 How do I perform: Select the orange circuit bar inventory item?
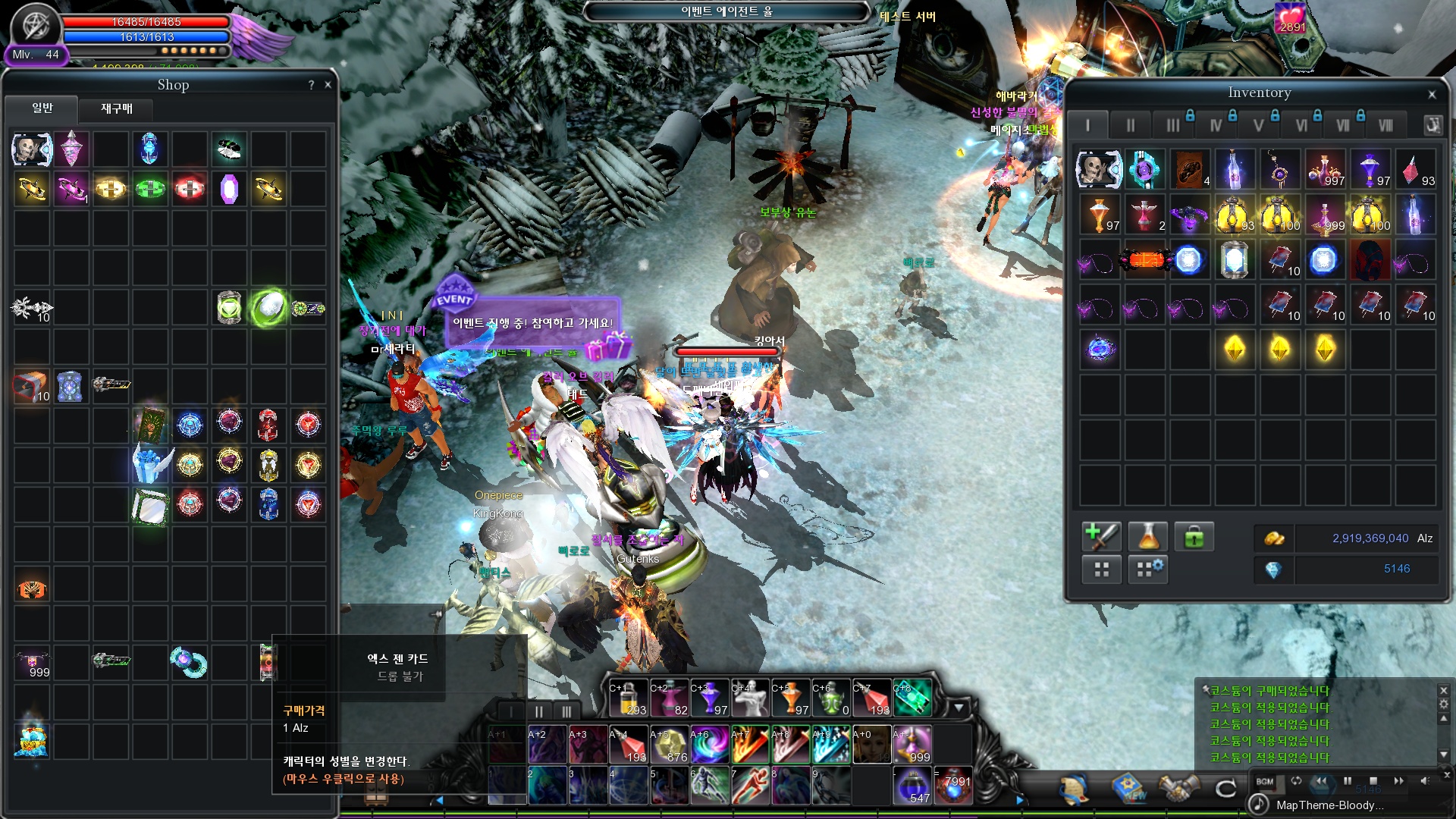1144,260
